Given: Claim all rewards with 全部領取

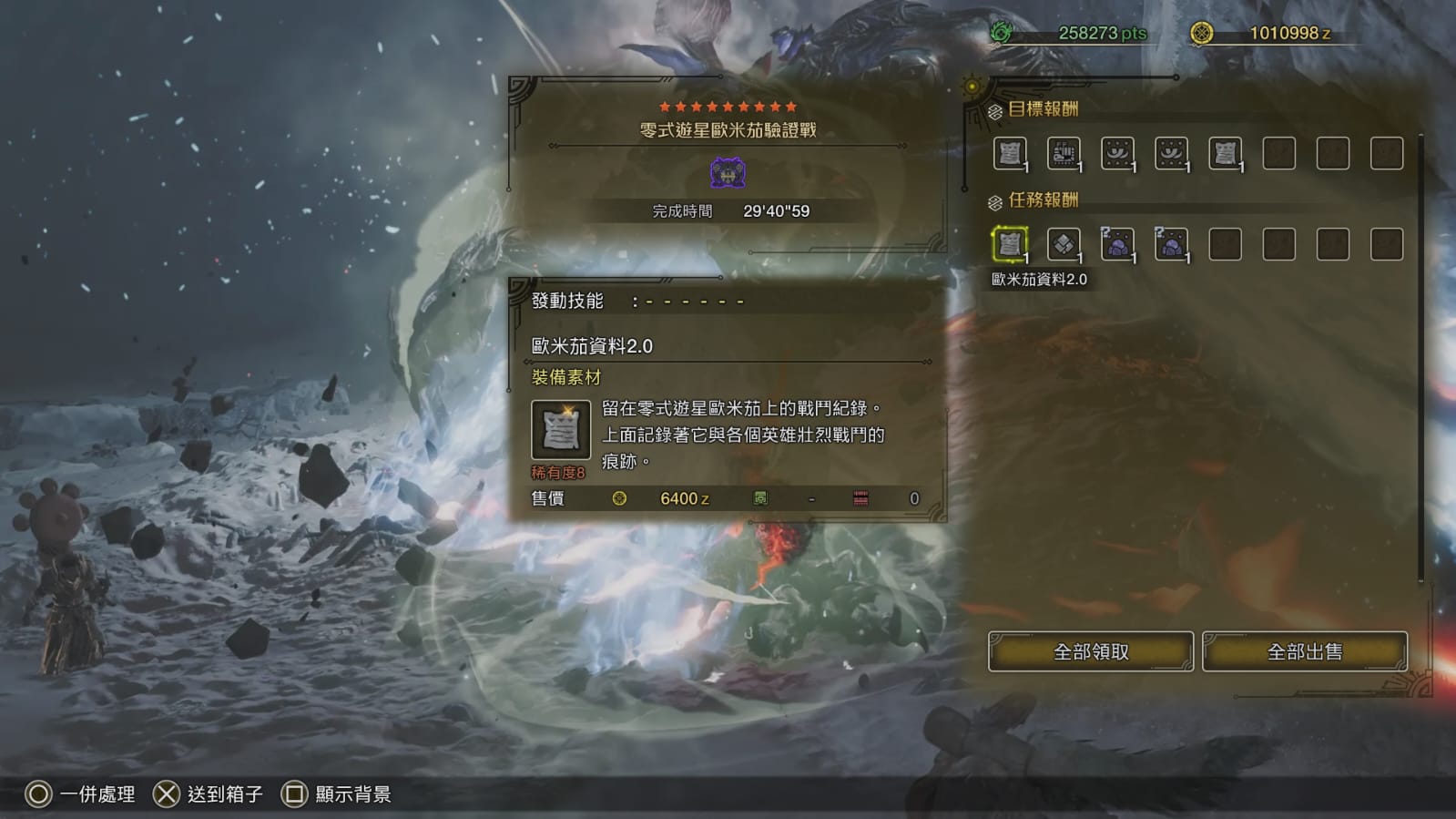Looking at the screenshot, I should 1090,651.
